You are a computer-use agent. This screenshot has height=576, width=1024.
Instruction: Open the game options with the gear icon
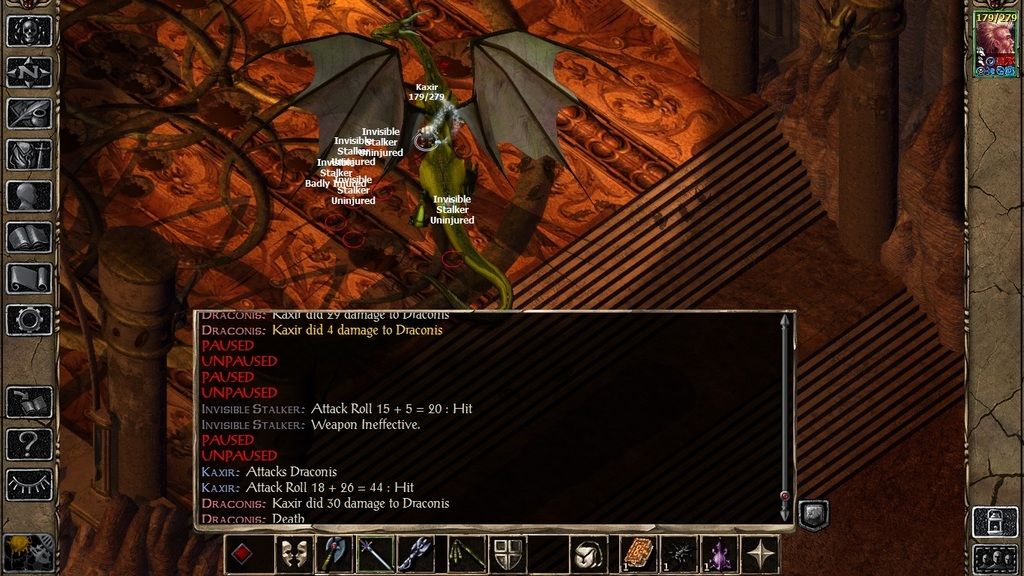coord(29,320)
